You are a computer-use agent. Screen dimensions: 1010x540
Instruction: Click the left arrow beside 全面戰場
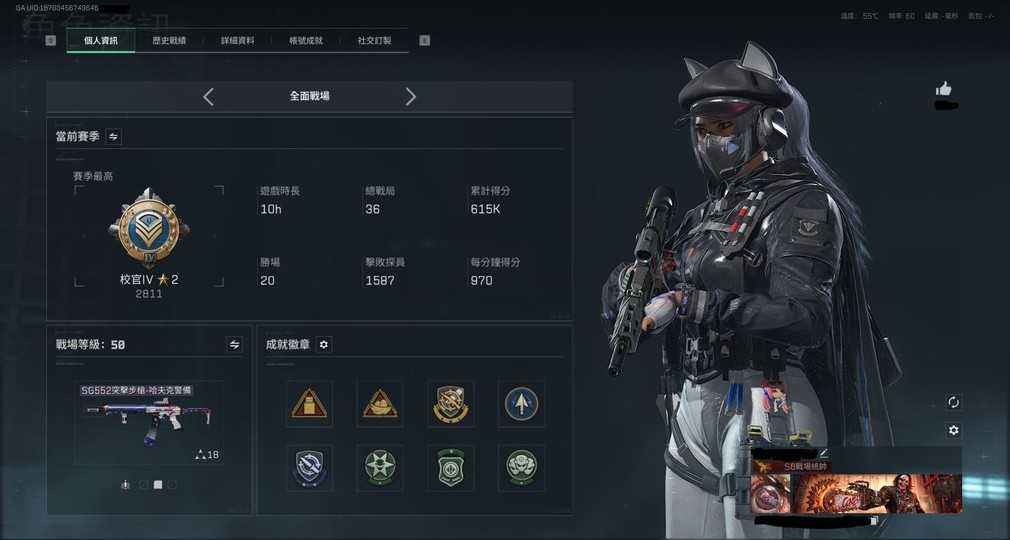click(208, 96)
